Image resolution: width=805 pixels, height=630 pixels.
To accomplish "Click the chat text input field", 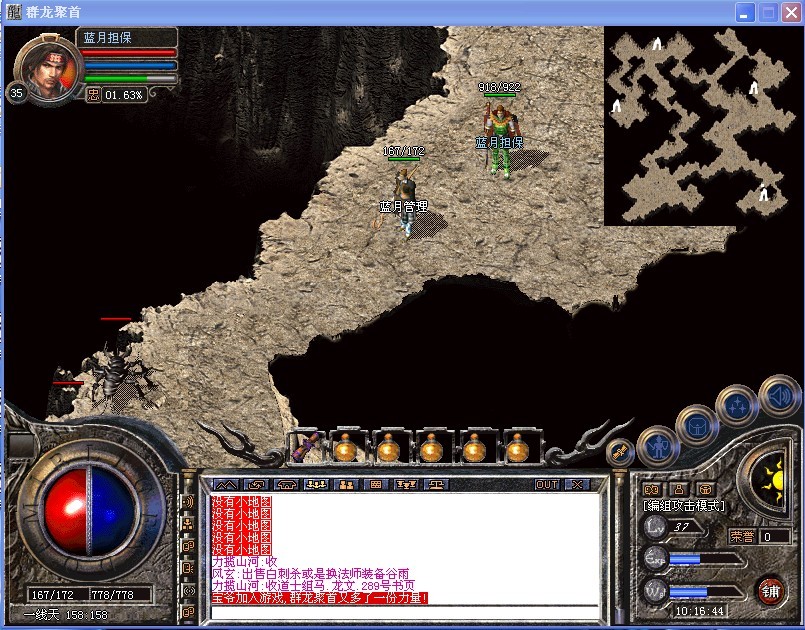I will point(400,611).
